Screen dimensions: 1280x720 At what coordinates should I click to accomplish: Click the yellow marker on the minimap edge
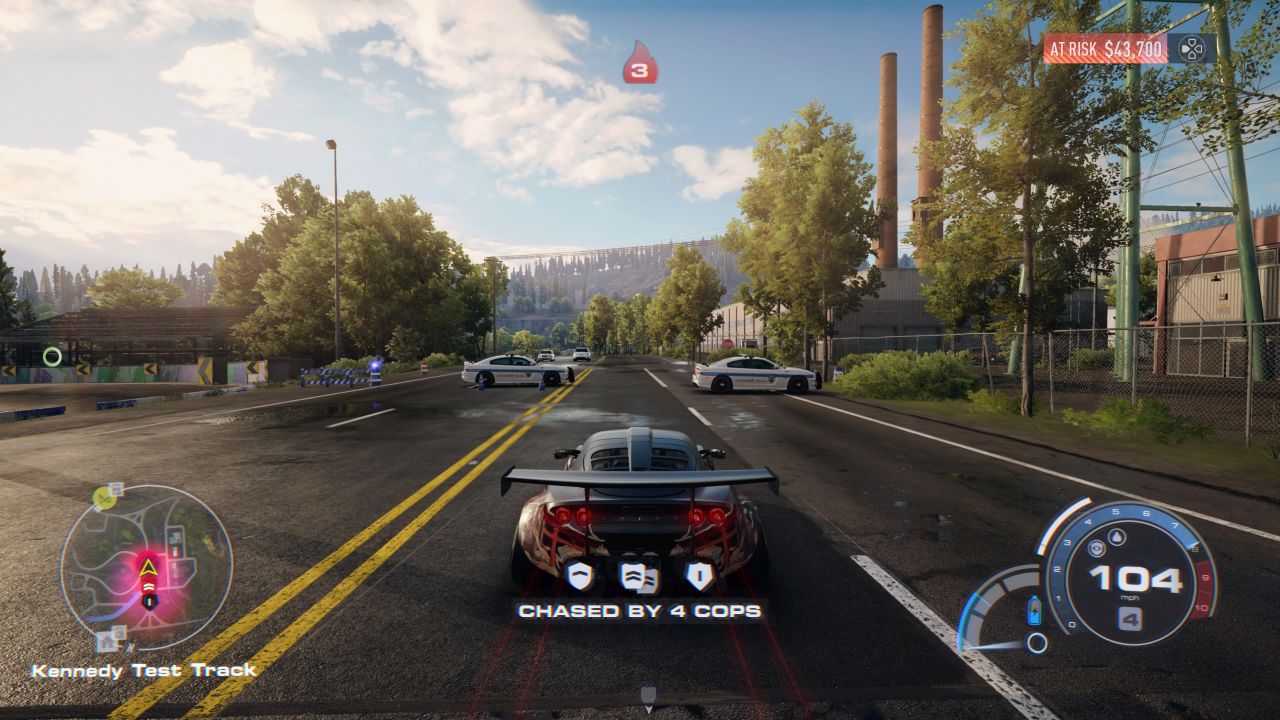(102, 496)
